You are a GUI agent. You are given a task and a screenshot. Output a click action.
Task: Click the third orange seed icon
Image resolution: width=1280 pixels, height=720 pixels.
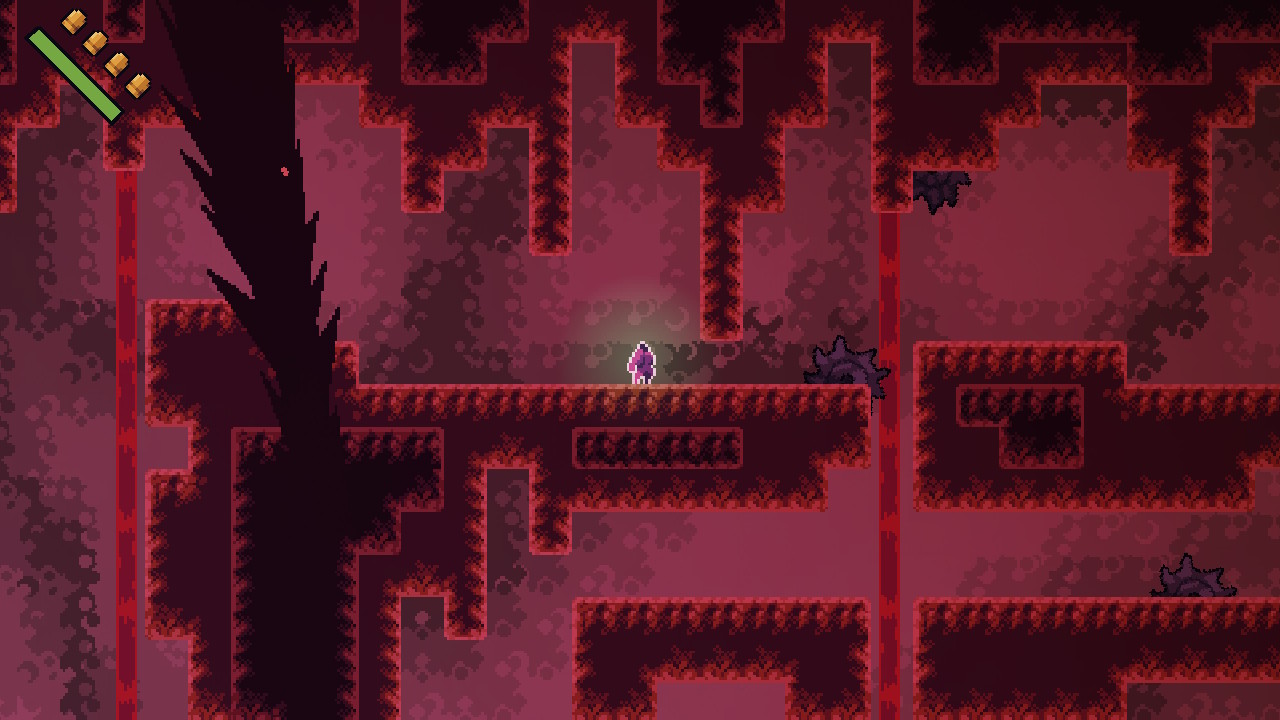[117, 64]
